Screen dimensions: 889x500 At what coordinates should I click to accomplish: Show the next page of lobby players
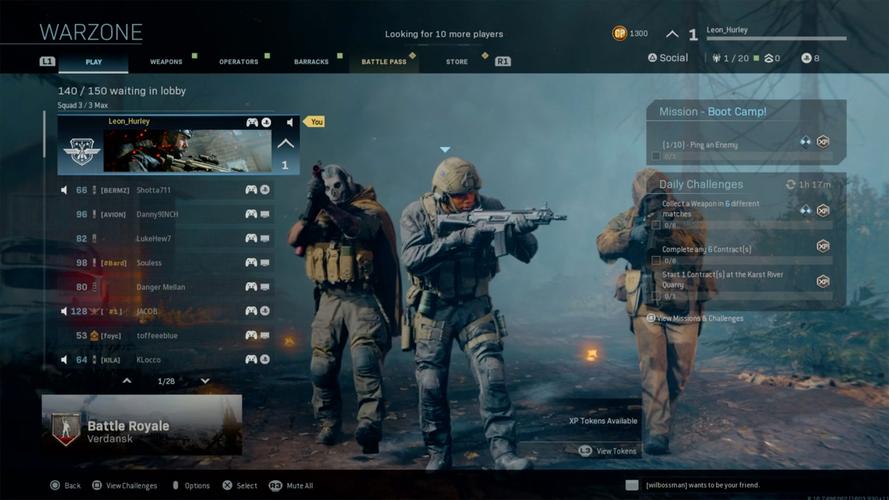(x=205, y=381)
